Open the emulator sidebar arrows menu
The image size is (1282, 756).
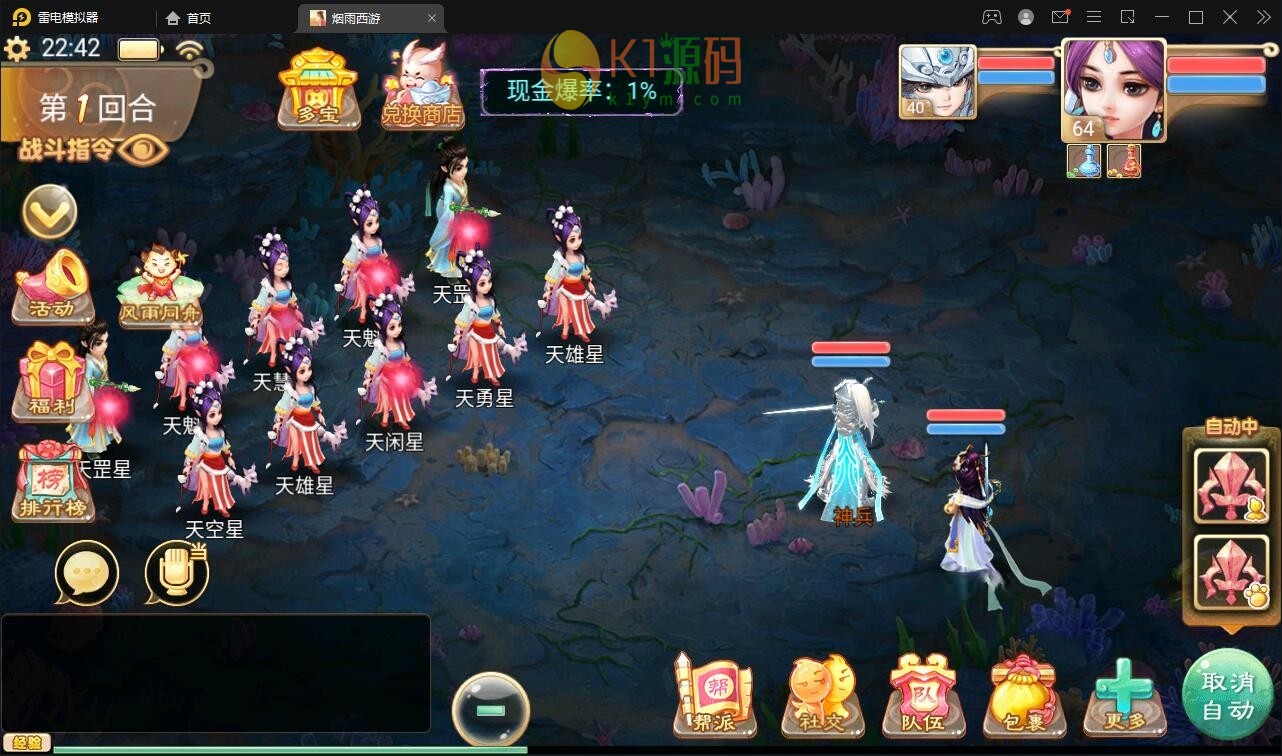click(1262, 17)
